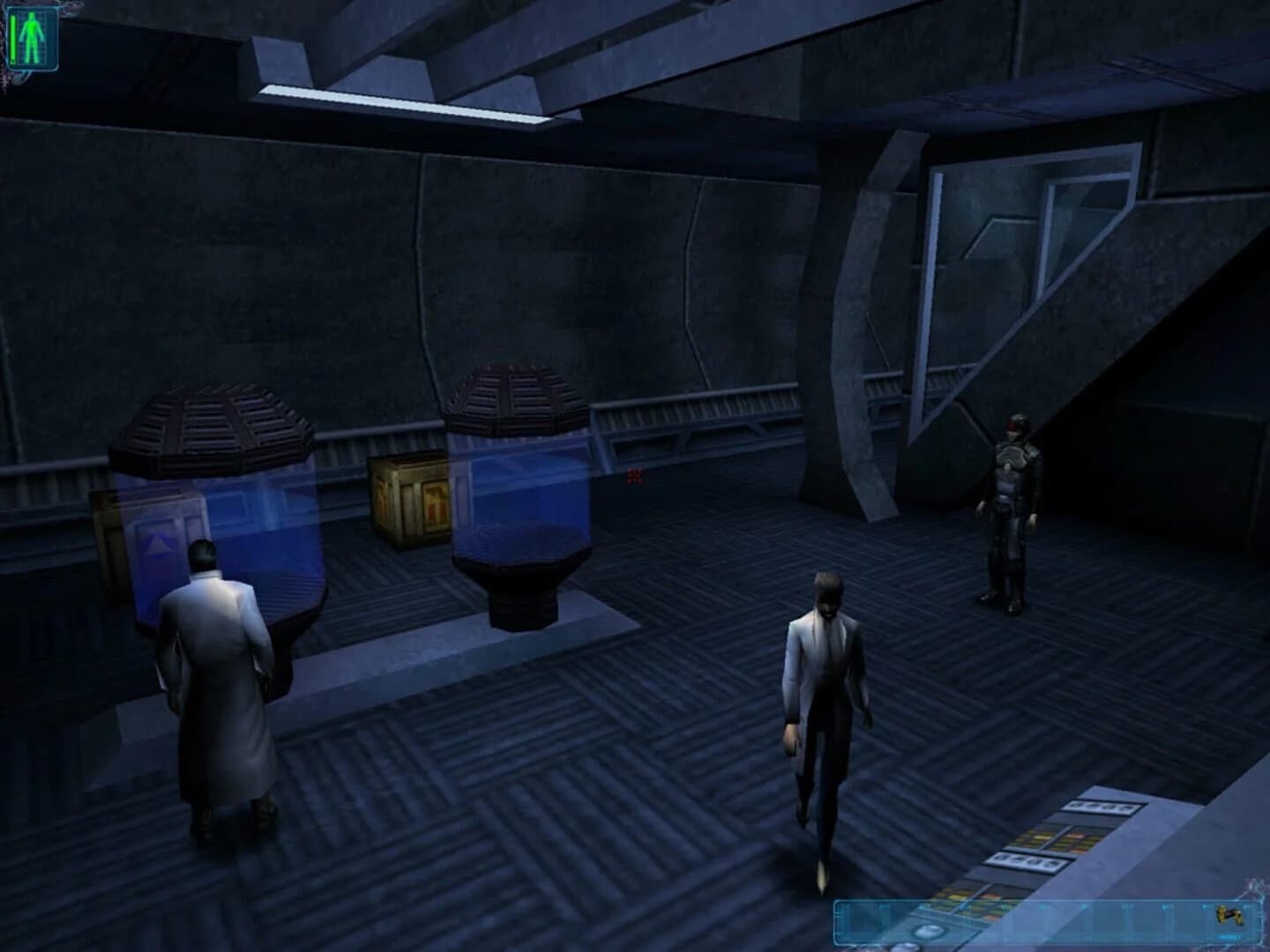The image size is (1270, 952).
Task: Click the head of the green health figure
Action: (x=30, y=16)
